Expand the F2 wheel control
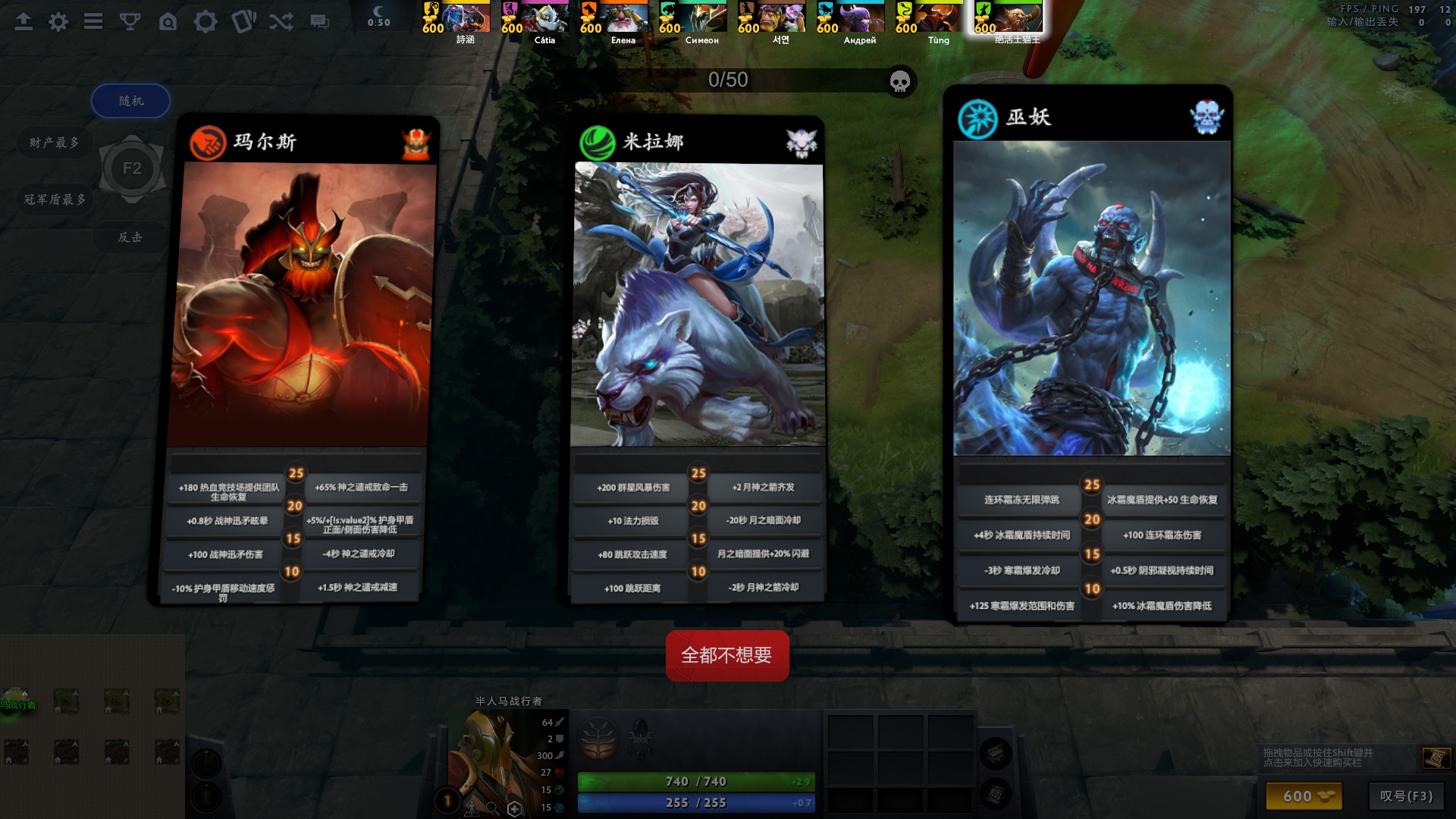This screenshot has width=1456, height=819. pyautogui.click(x=133, y=168)
